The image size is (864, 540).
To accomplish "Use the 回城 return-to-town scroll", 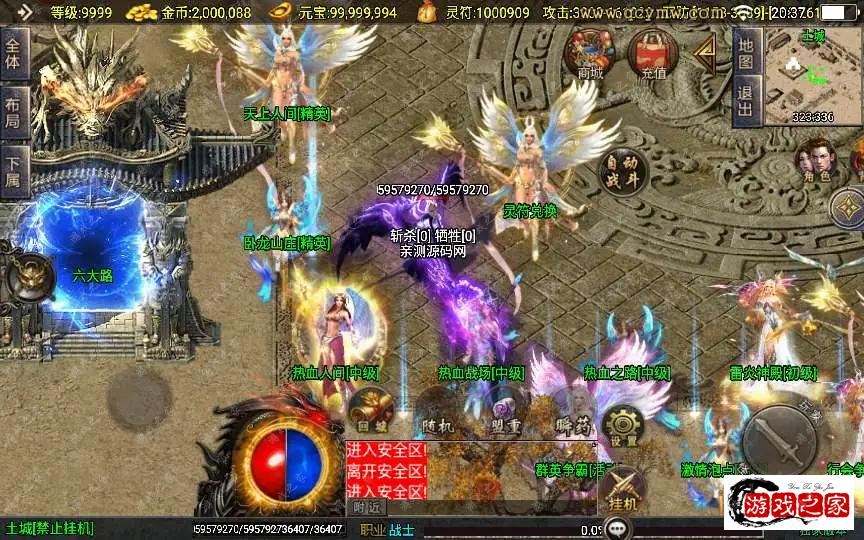I will (366, 412).
